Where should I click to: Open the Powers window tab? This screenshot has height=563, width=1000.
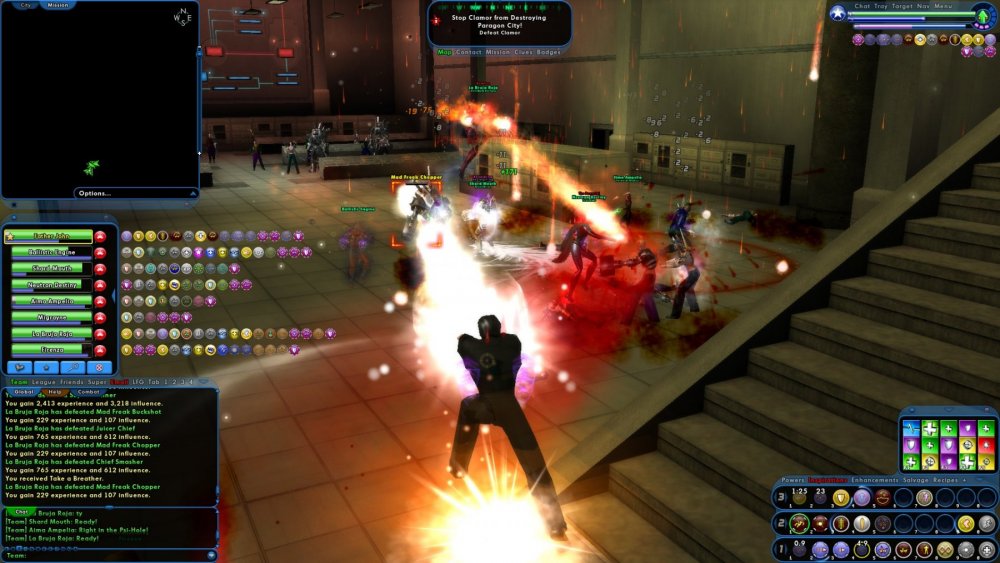tap(793, 481)
